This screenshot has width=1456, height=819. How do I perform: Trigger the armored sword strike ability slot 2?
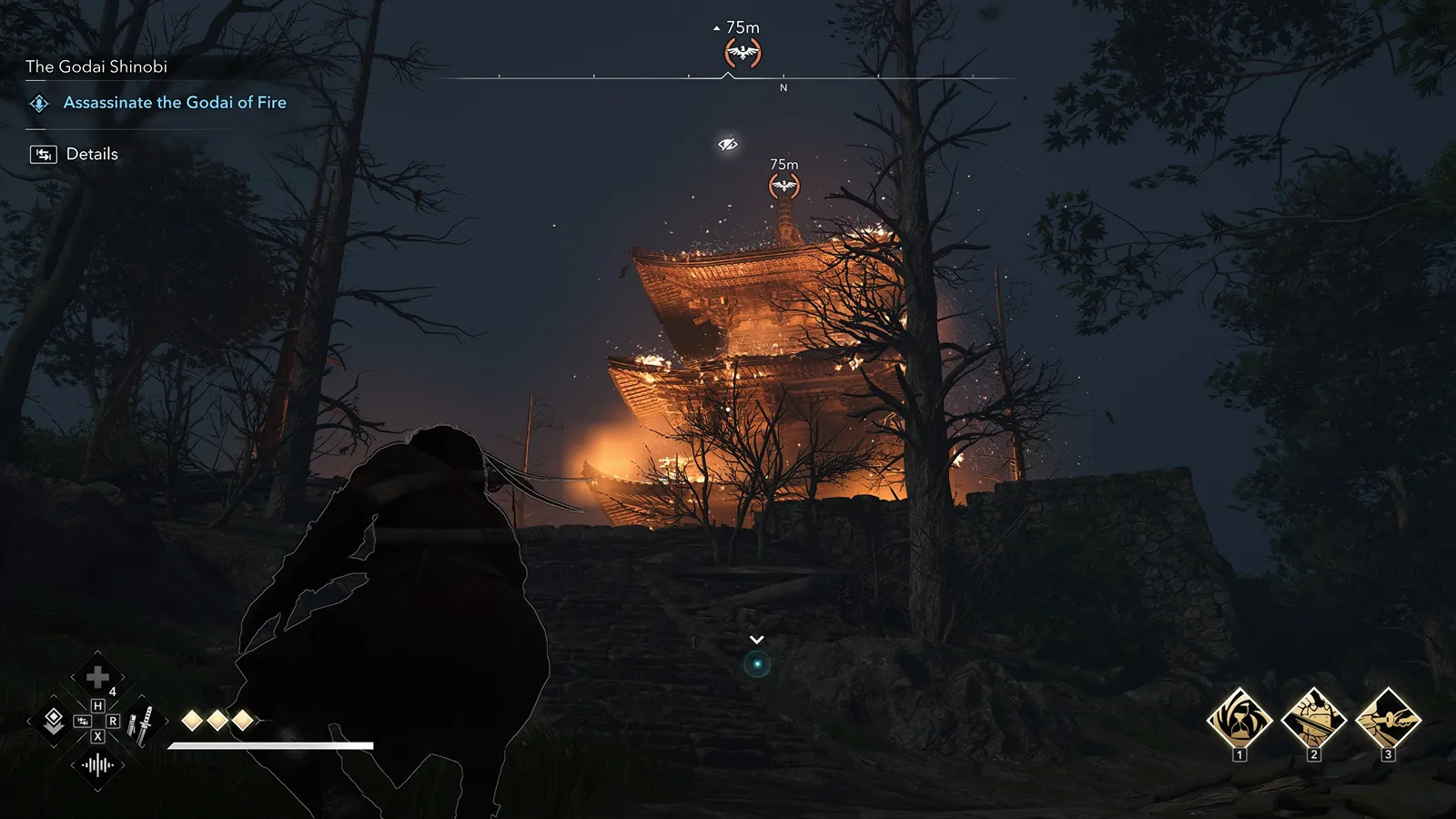[x=1313, y=719]
